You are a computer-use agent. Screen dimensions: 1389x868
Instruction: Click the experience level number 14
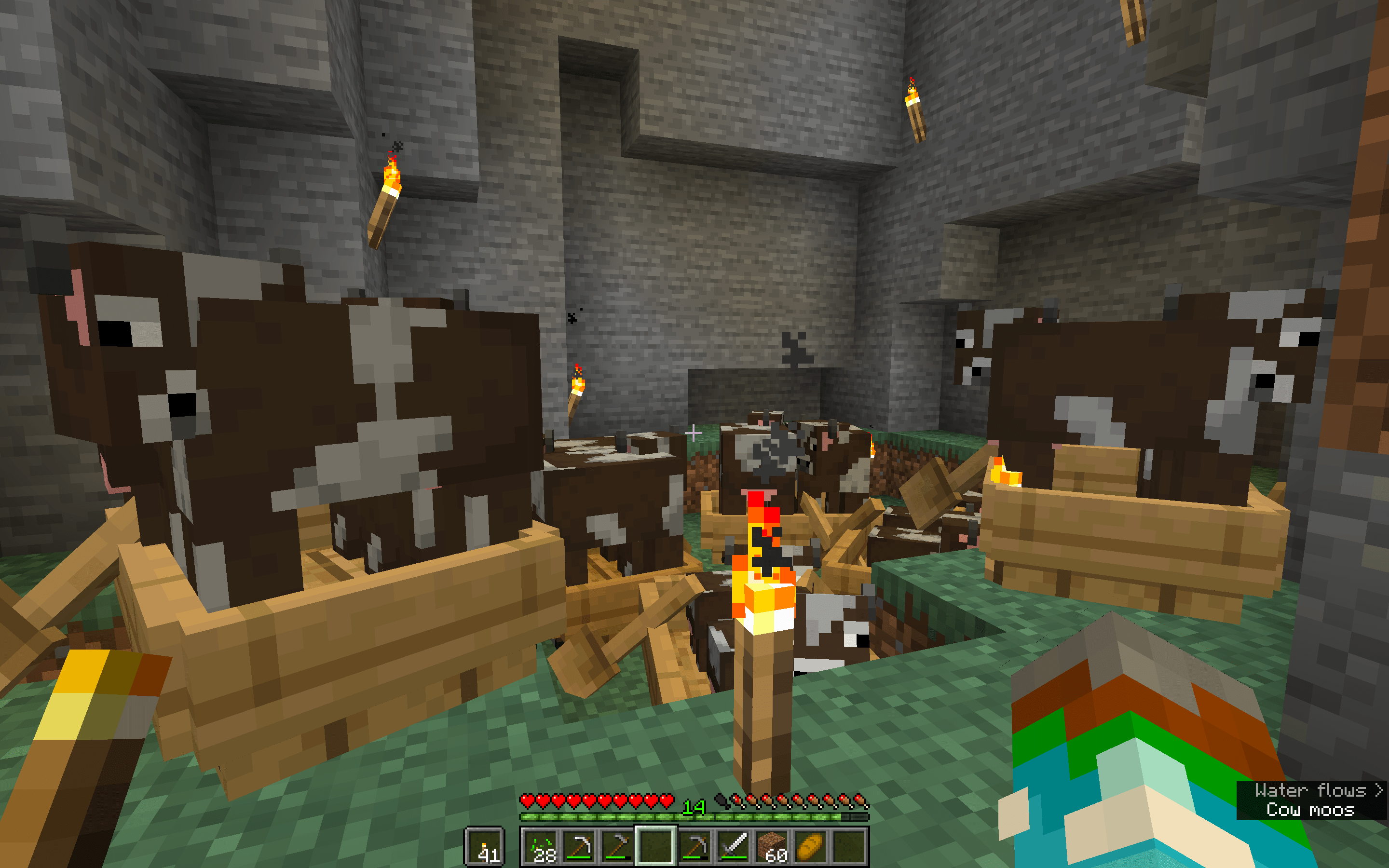click(x=694, y=806)
